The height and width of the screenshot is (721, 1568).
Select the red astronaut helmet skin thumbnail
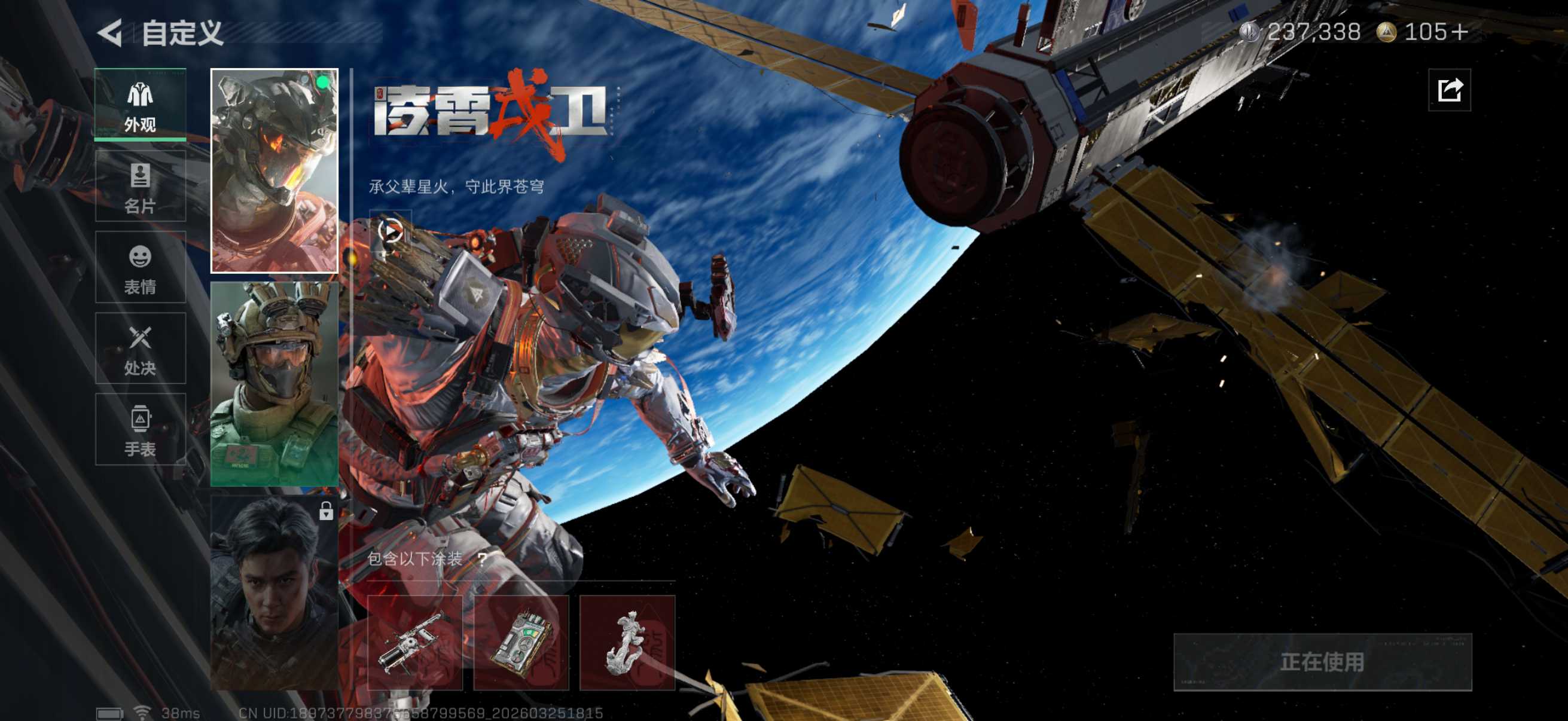point(274,170)
